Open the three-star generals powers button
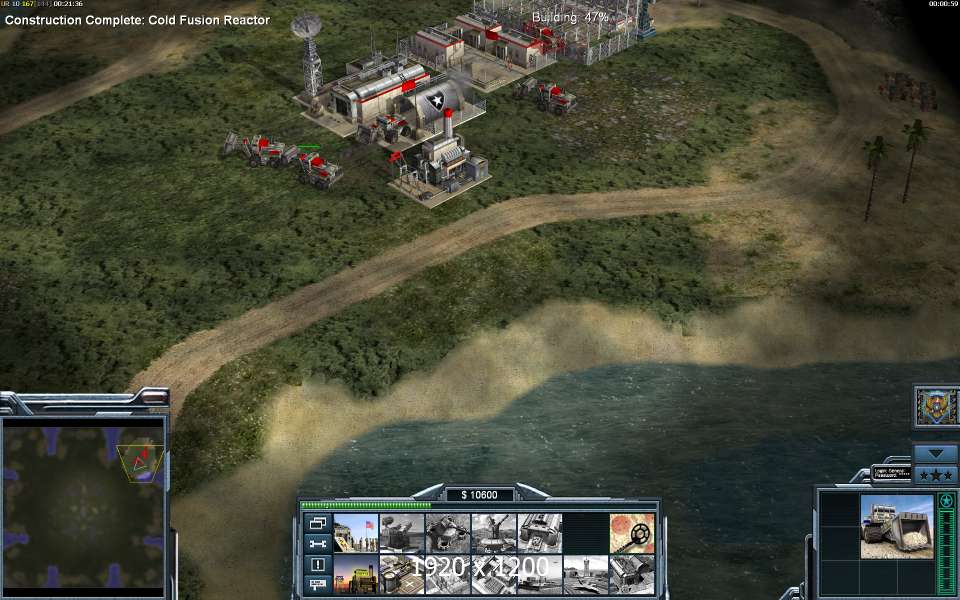Viewport: 960px width, 600px height. click(936, 474)
